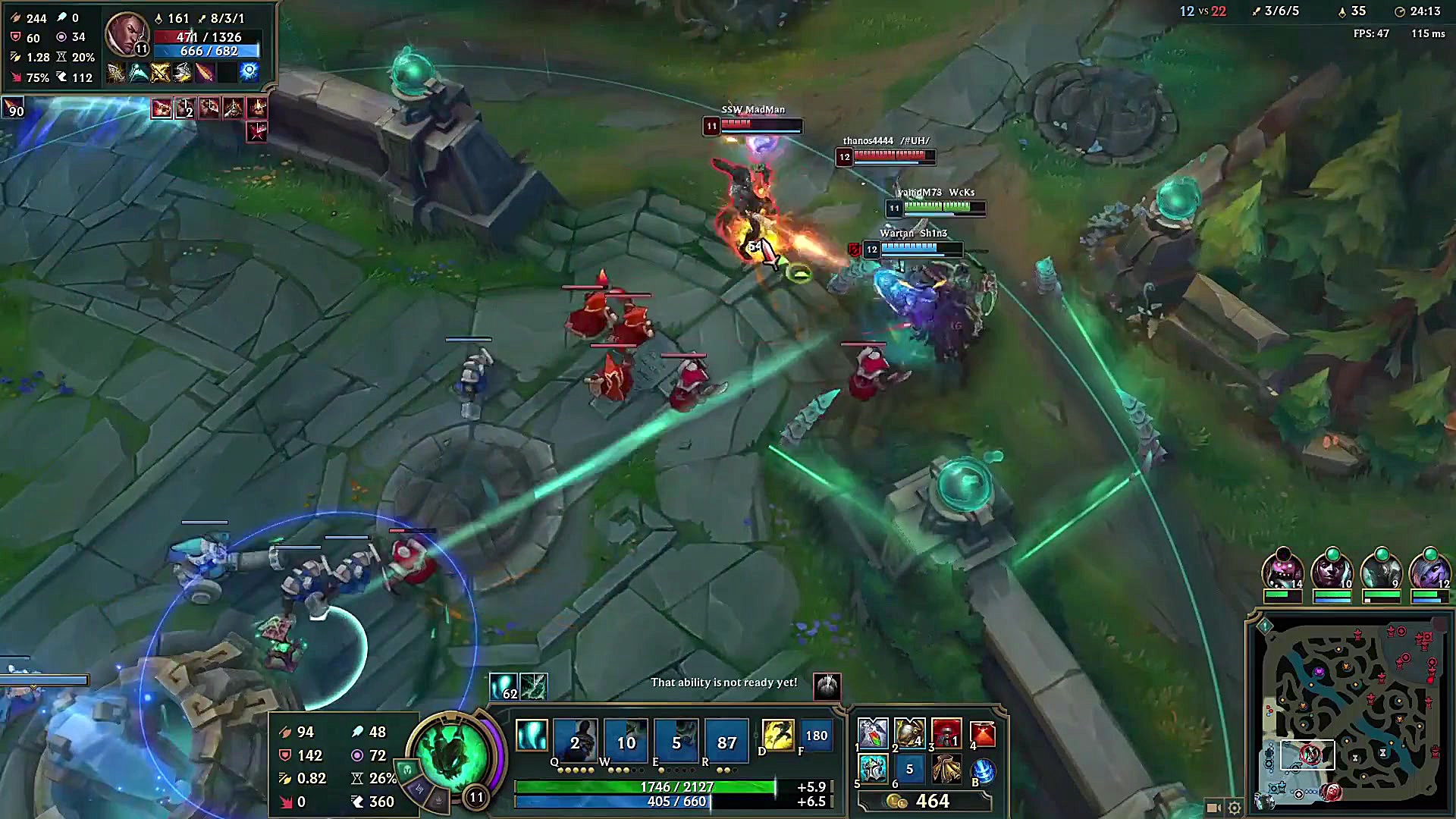Cast the yellow Flash summoner spell
Screen dimensions: 1456x819
pyautogui.click(x=777, y=735)
